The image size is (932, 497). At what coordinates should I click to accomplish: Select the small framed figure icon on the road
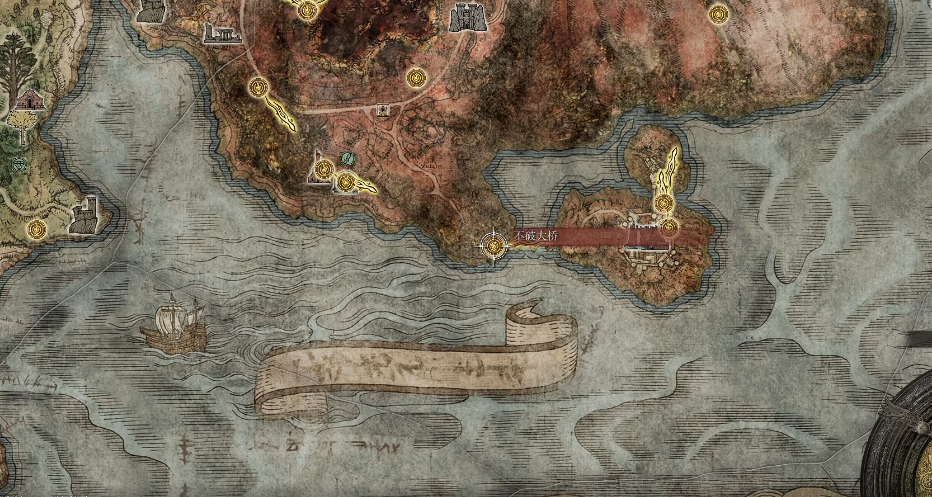tap(382, 111)
